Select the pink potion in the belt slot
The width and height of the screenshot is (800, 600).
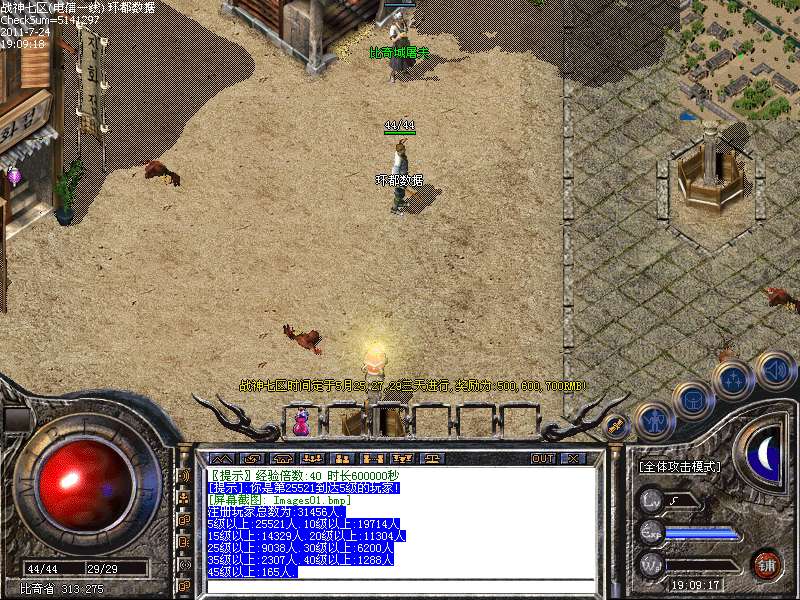tap(301, 423)
